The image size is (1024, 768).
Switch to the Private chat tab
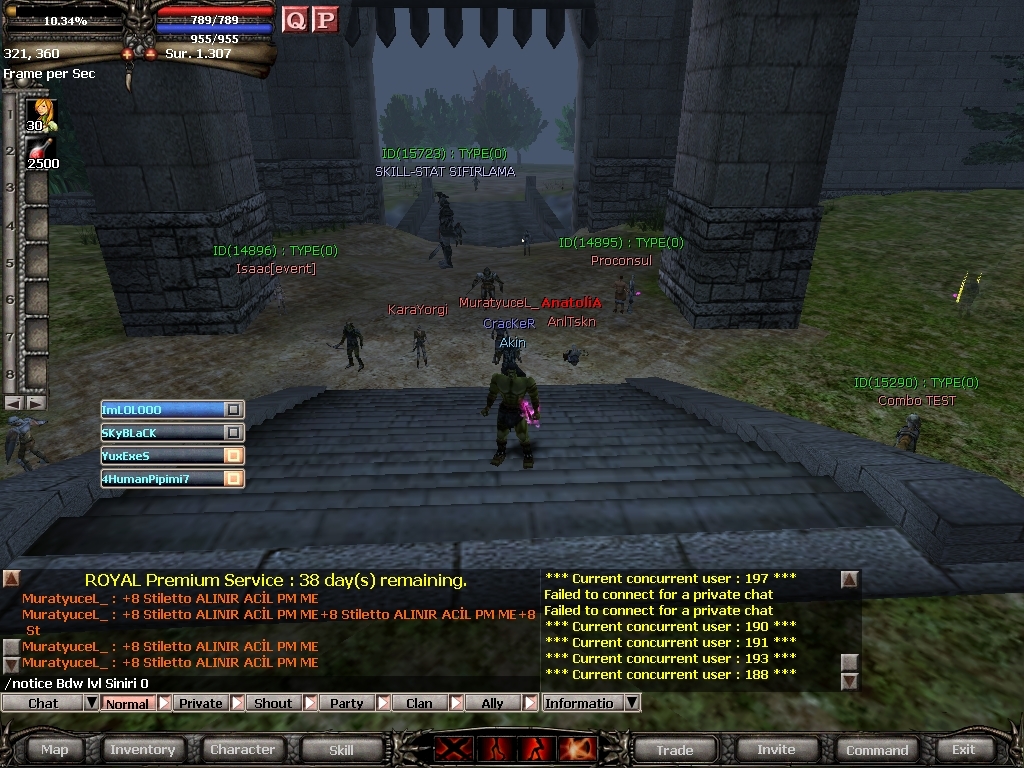pos(200,703)
